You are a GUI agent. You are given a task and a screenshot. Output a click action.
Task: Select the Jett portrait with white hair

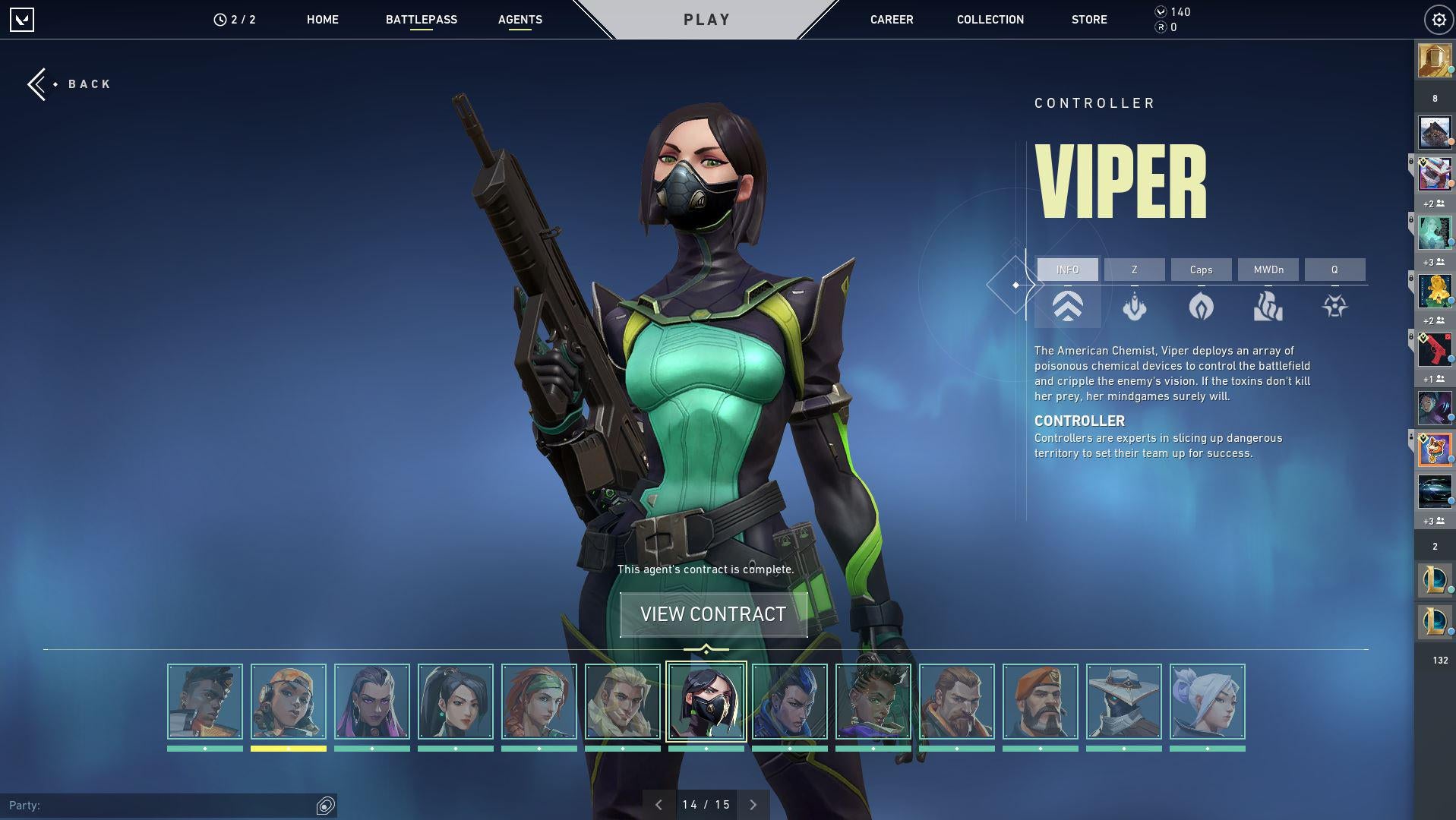tap(1207, 702)
